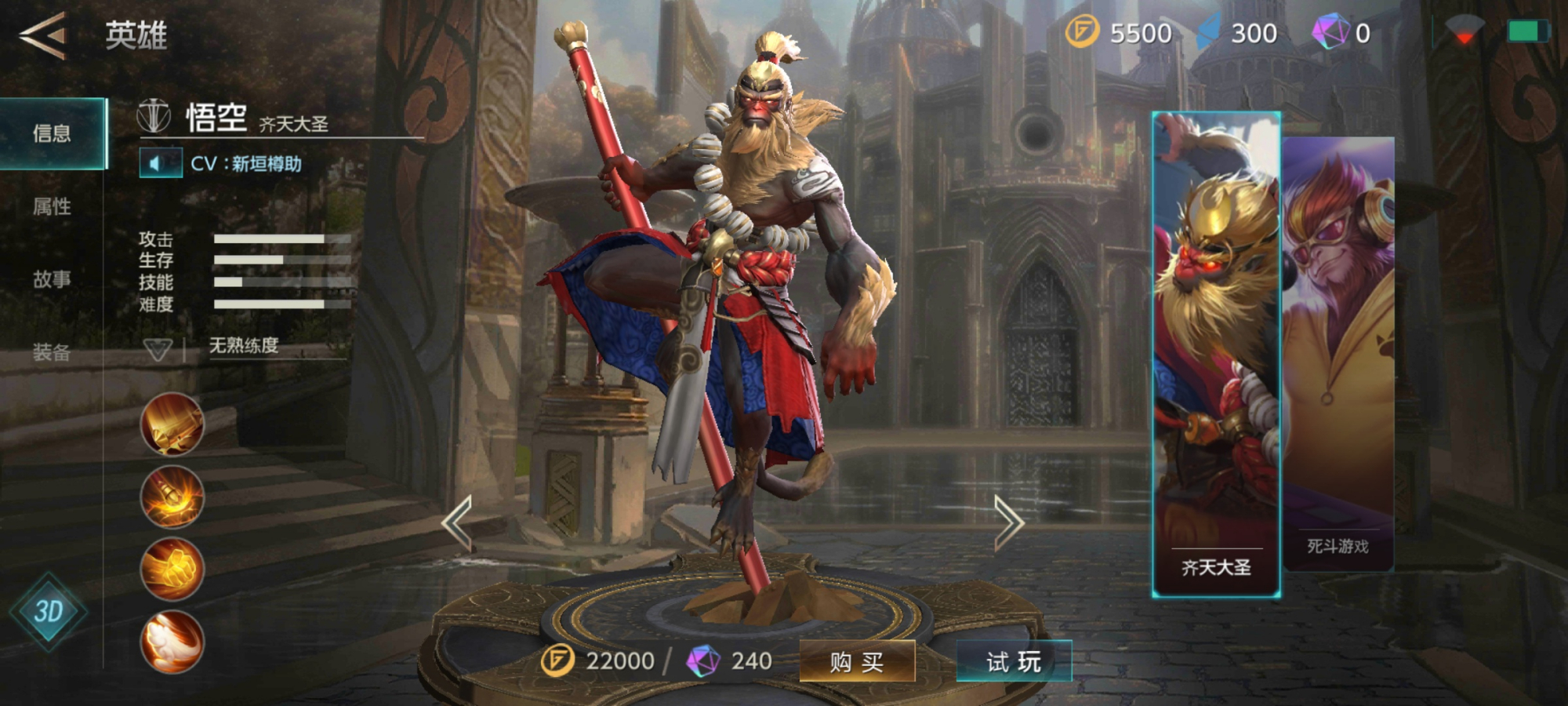1568x706 pixels.
Task: Select the 装备 tab
Action: (52, 352)
